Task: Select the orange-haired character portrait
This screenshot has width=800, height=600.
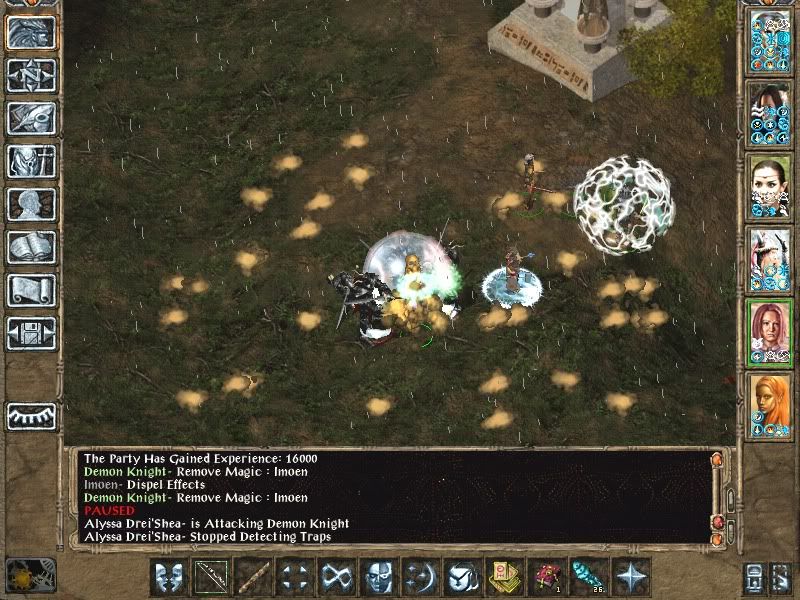Action: pyautogui.click(x=770, y=405)
